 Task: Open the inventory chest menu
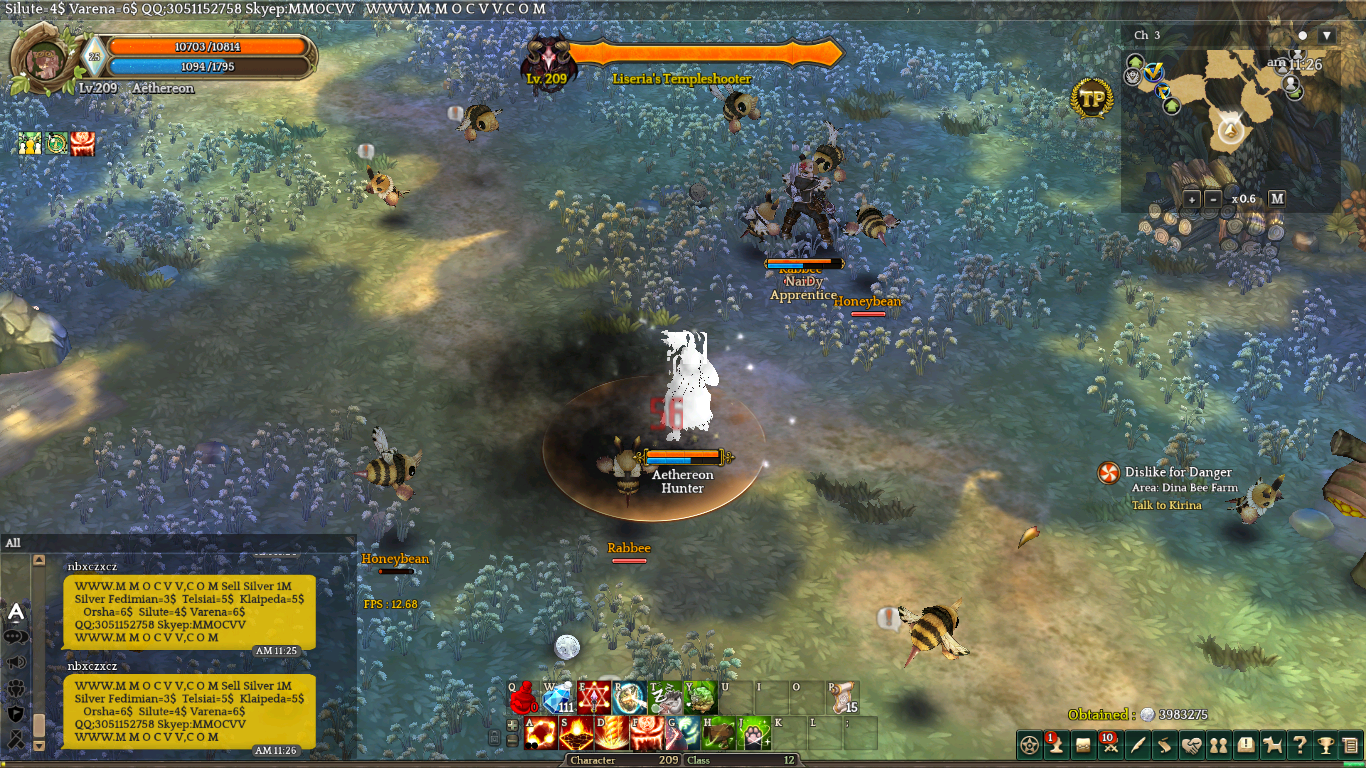coord(1083,745)
